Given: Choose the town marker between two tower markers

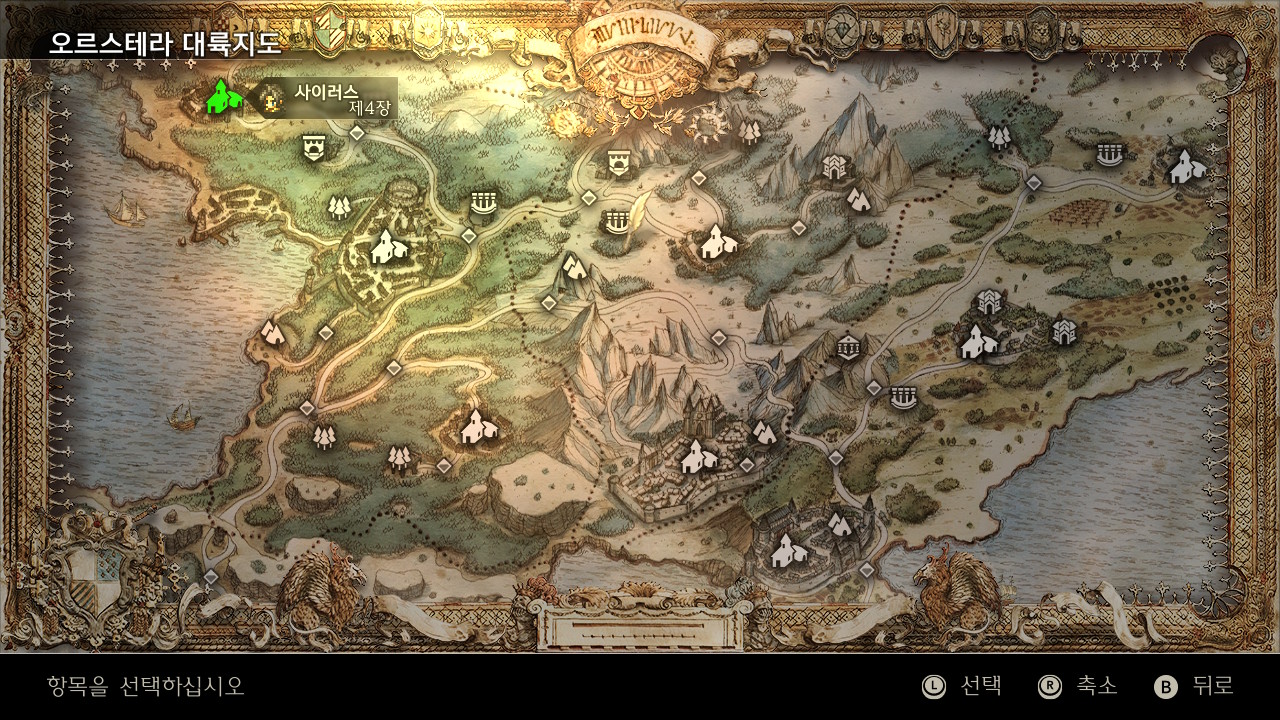Looking at the screenshot, I should [978, 343].
